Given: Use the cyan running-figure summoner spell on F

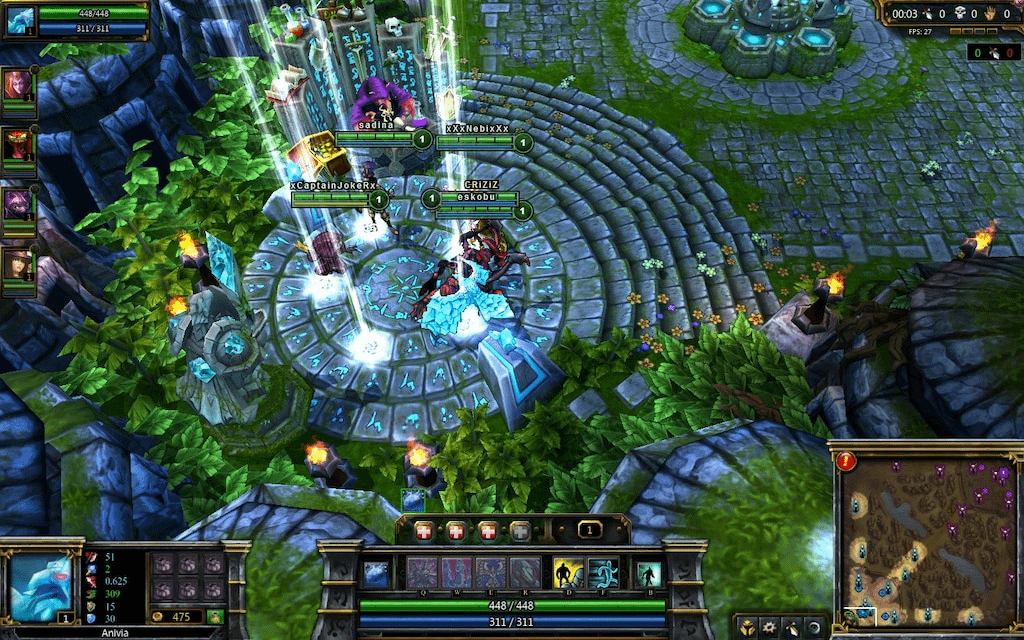Looking at the screenshot, I should point(603,573).
